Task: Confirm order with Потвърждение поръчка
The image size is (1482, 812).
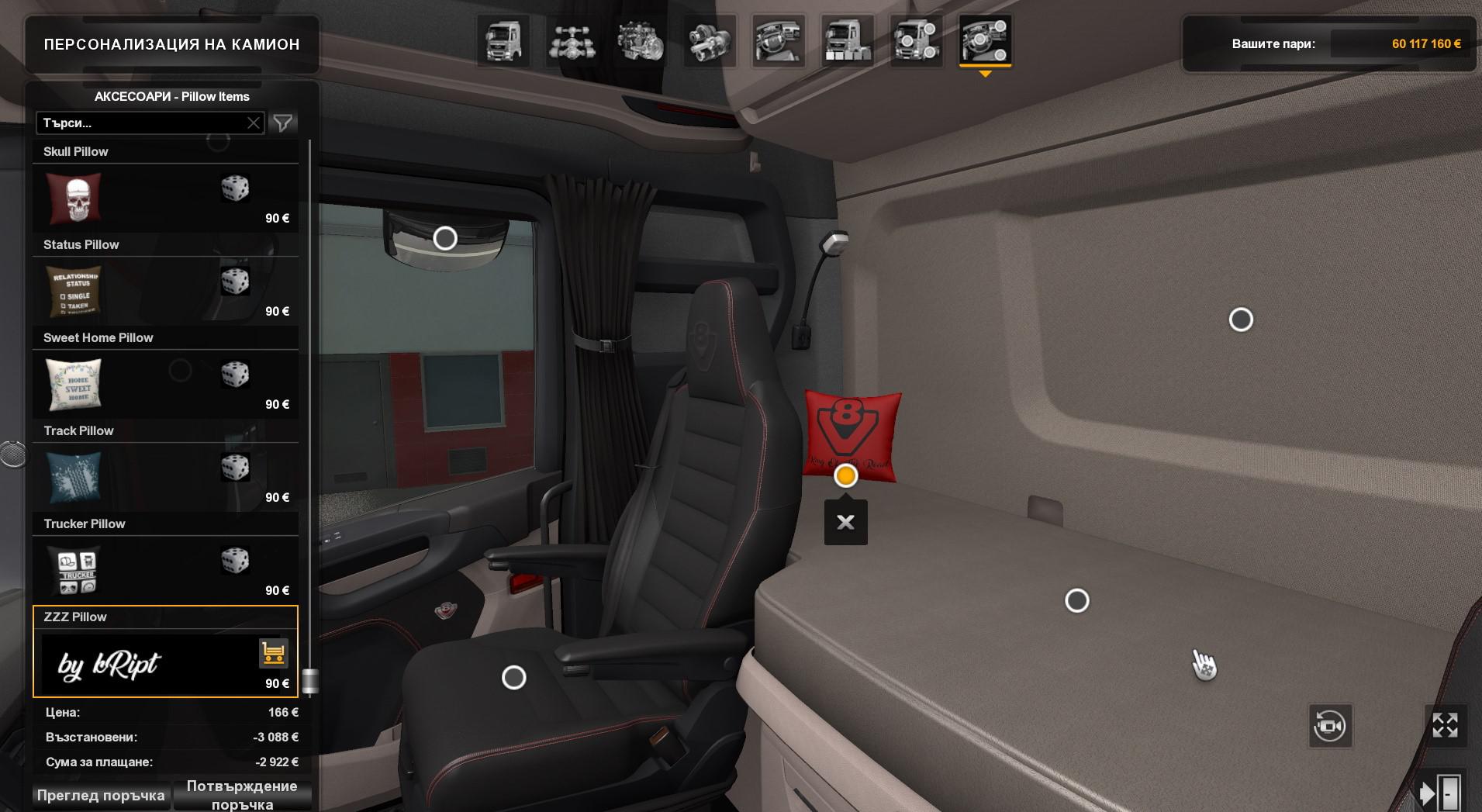Action: point(242,795)
